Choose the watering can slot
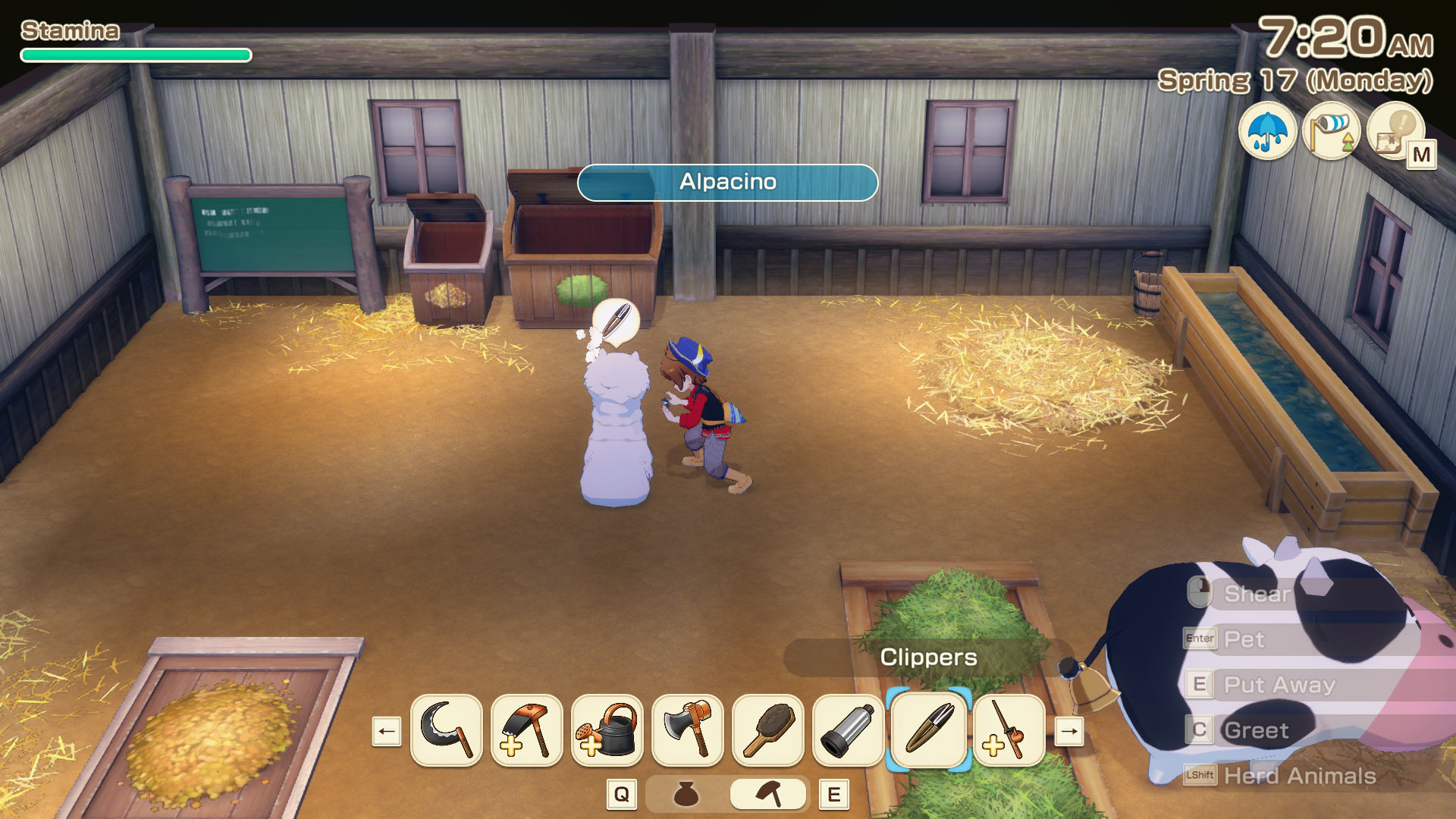Viewport: 1456px width, 819px height. (607, 730)
